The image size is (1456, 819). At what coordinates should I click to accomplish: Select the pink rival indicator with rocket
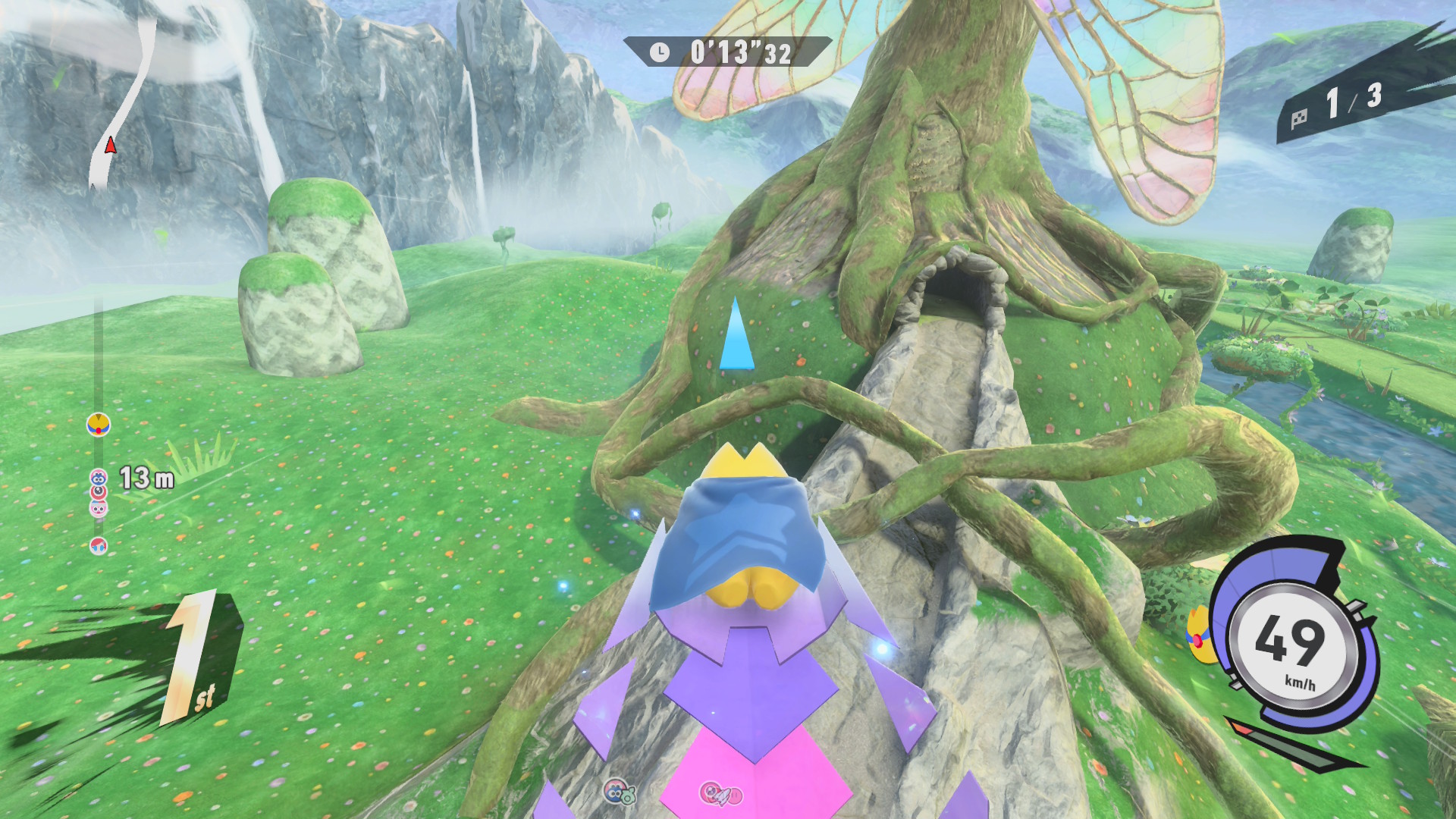click(x=719, y=794)
